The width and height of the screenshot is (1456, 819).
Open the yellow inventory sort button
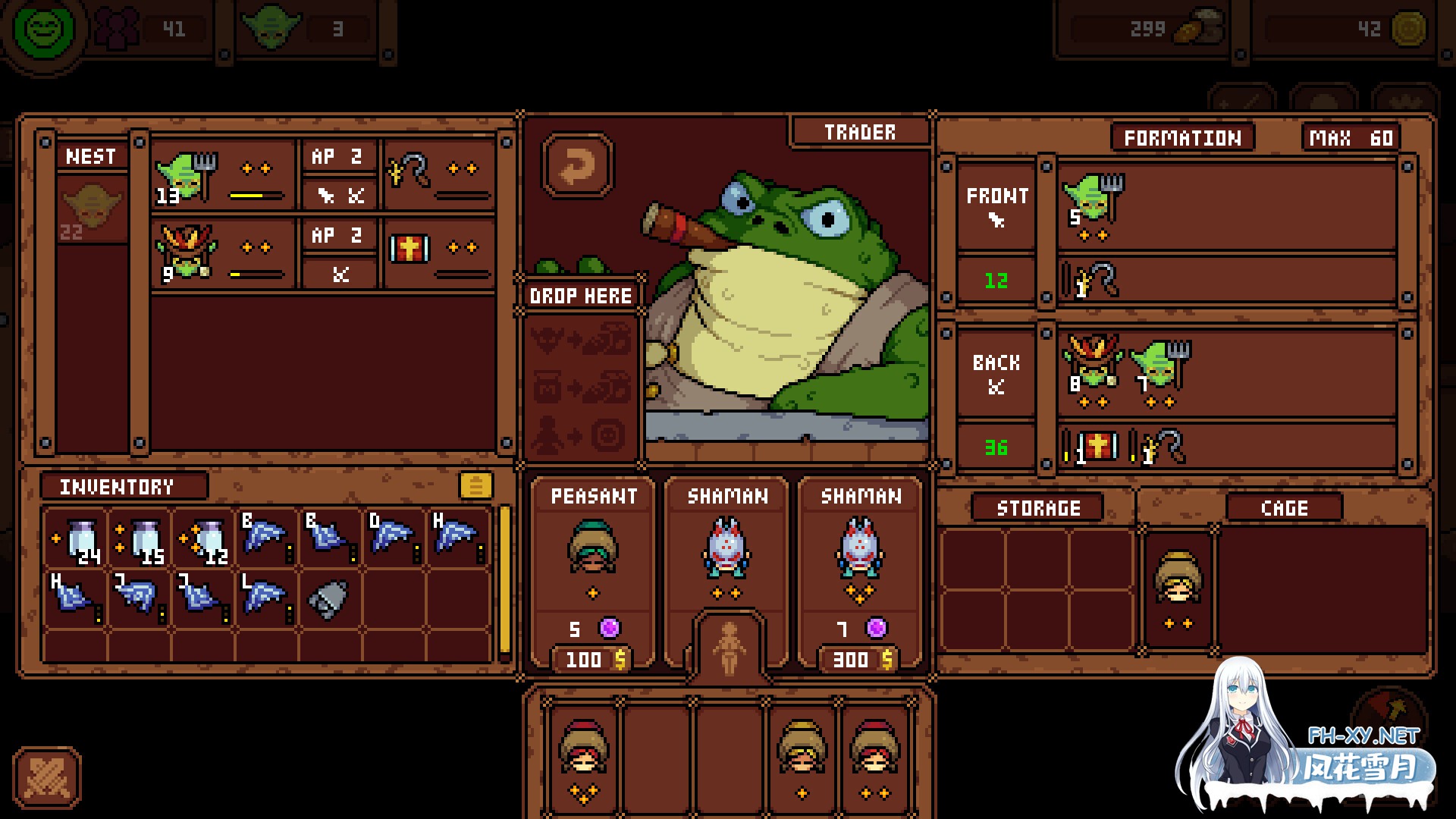pos(475,485)
